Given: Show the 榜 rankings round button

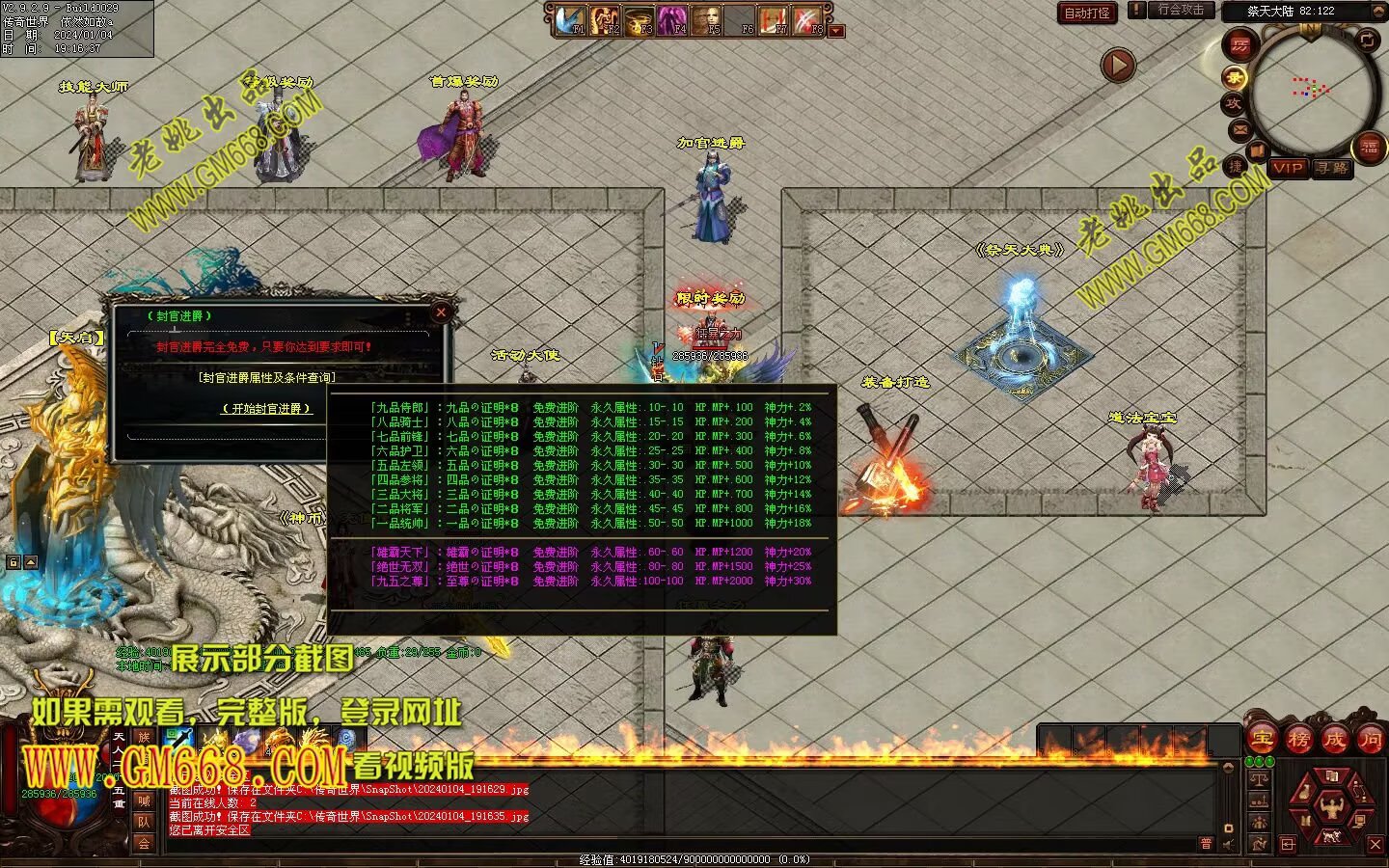Looking at the screenshot, I should [x=1298, y=740].
